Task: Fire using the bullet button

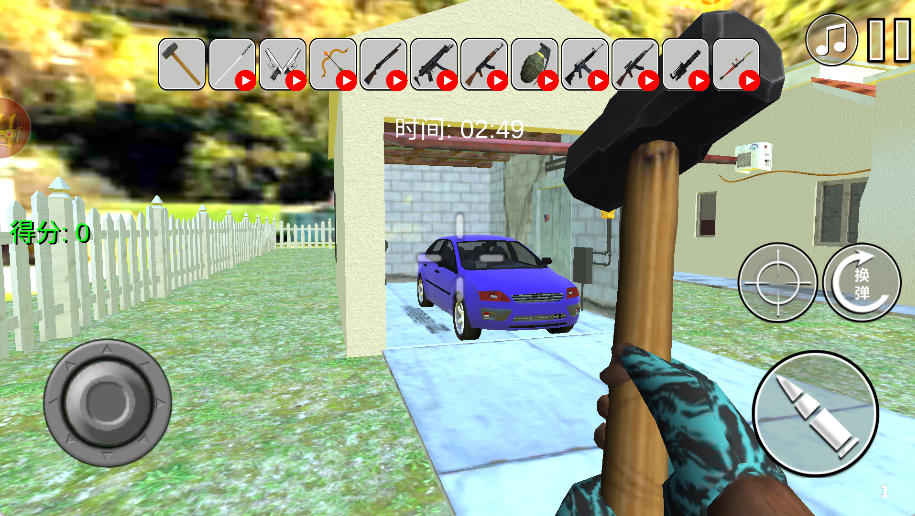Action: click(815, 412)
